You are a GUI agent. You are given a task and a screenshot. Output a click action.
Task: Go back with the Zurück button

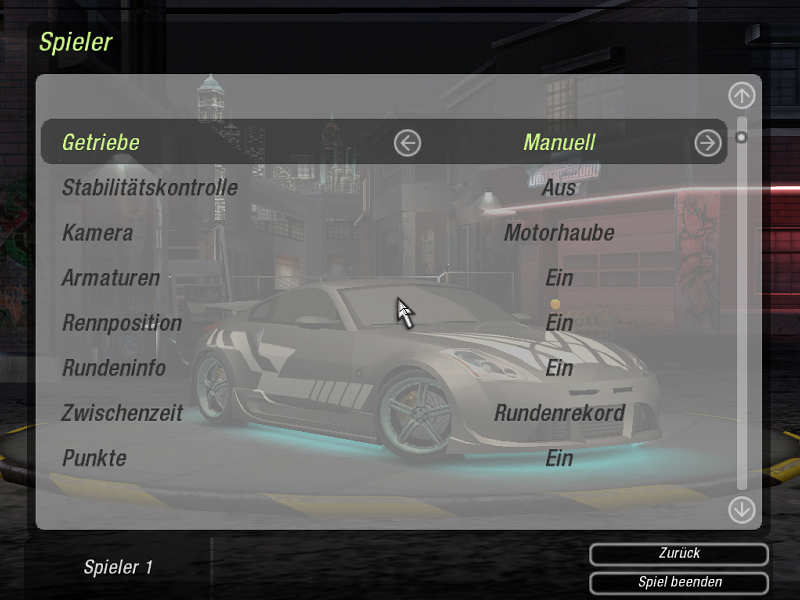[x=679, y=554]
